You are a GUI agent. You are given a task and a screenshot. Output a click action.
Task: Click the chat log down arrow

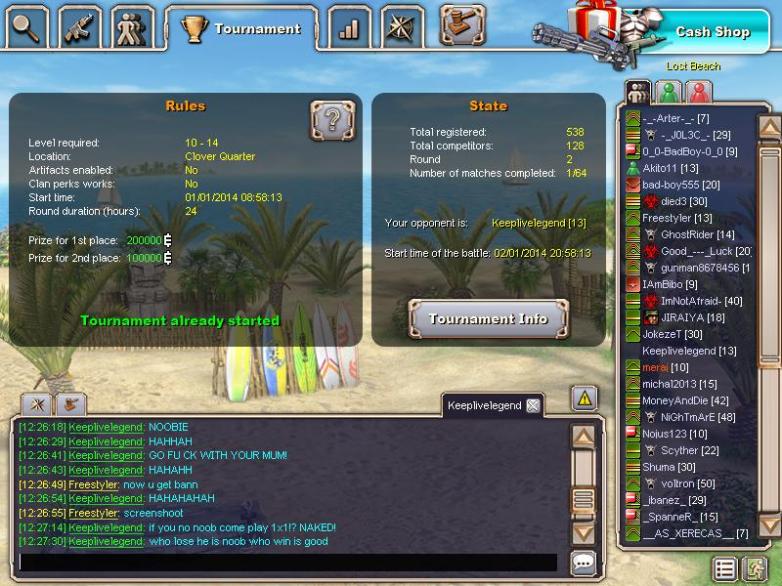tap(583, 531)
